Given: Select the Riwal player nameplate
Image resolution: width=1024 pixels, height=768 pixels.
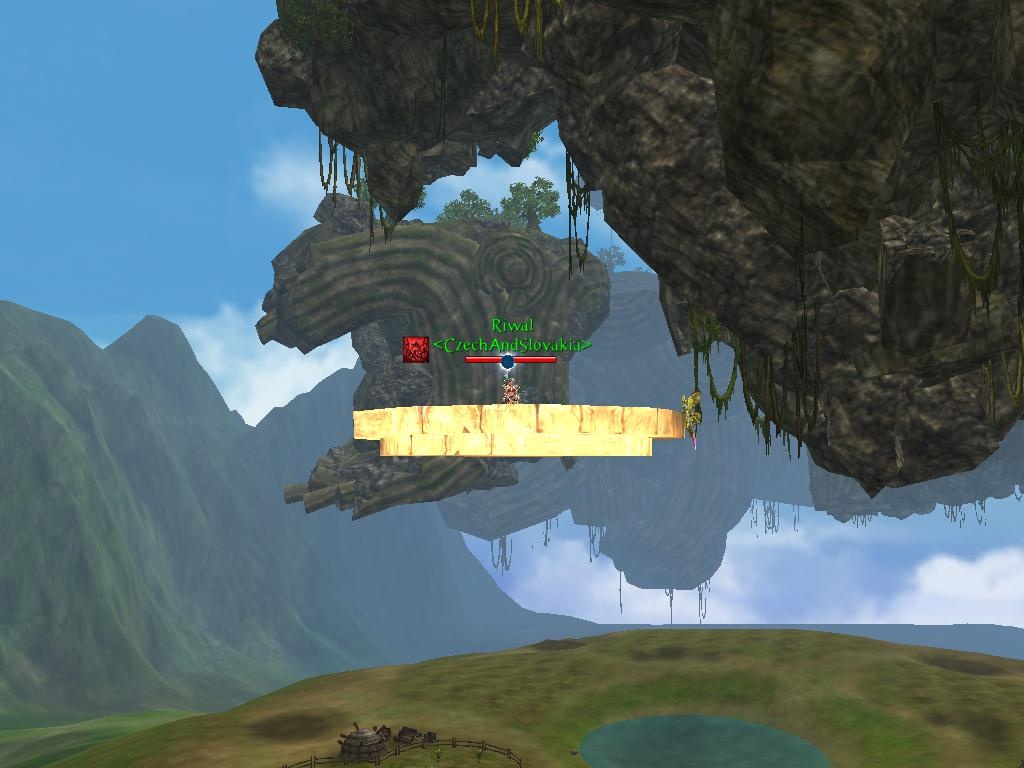Looking at the screenshot, I should [x=512, y=326].
